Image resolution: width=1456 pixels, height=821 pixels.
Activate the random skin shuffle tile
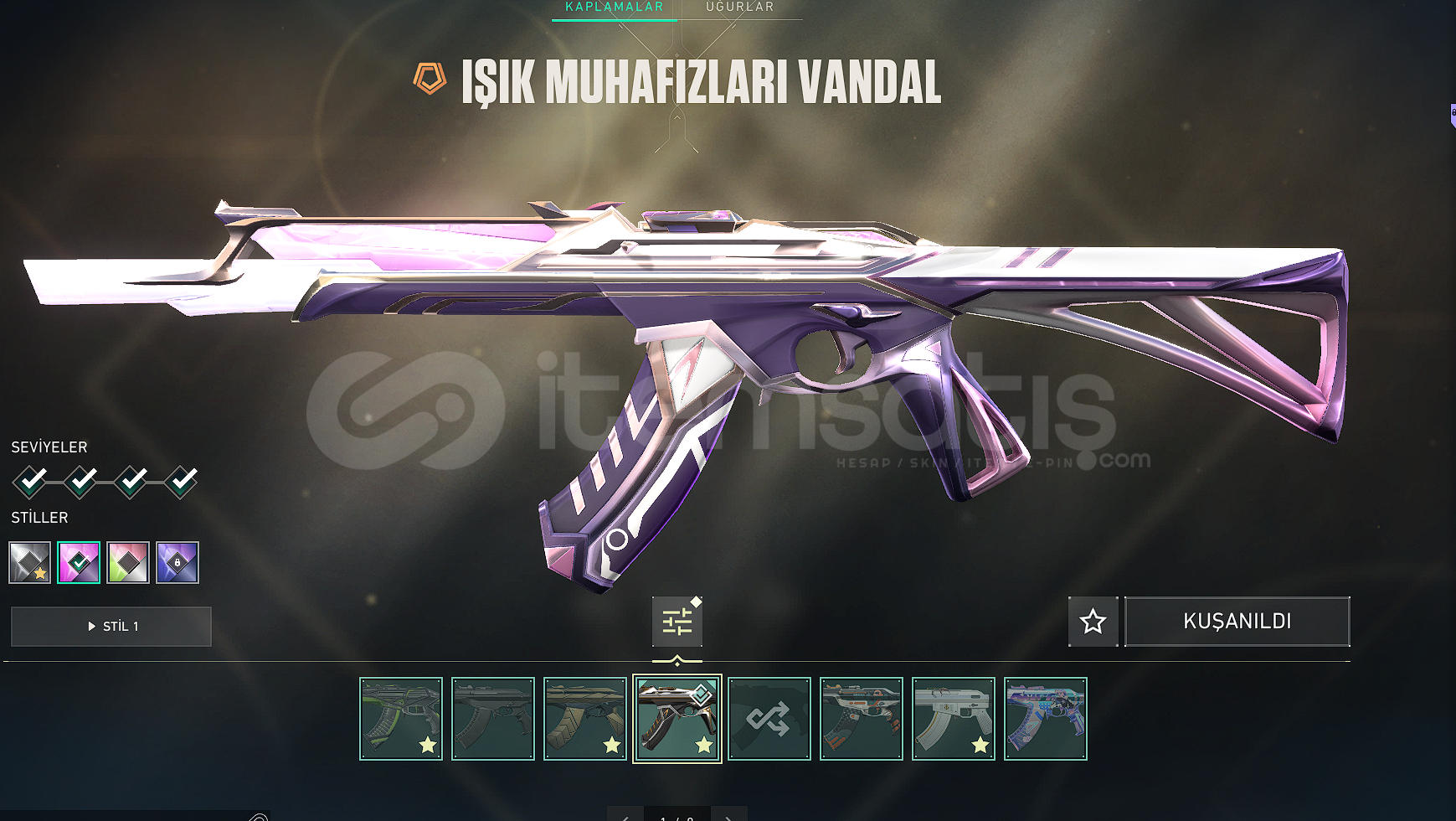(x=769, y=719)
